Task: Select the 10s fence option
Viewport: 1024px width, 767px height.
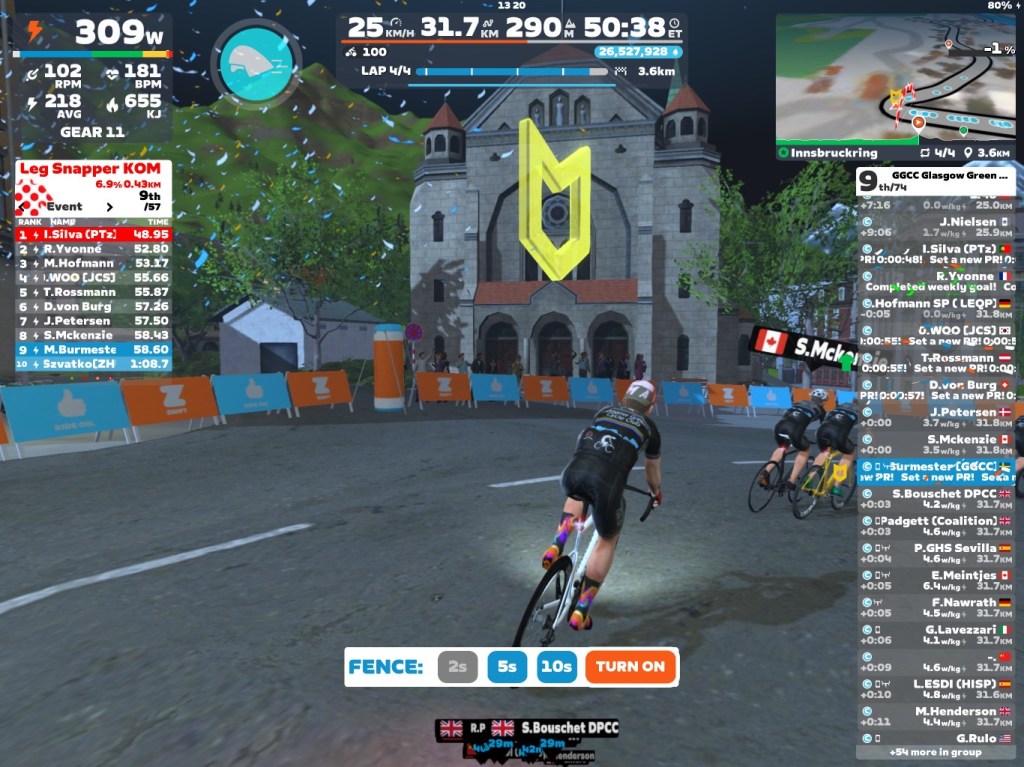Action: (556, 667)
